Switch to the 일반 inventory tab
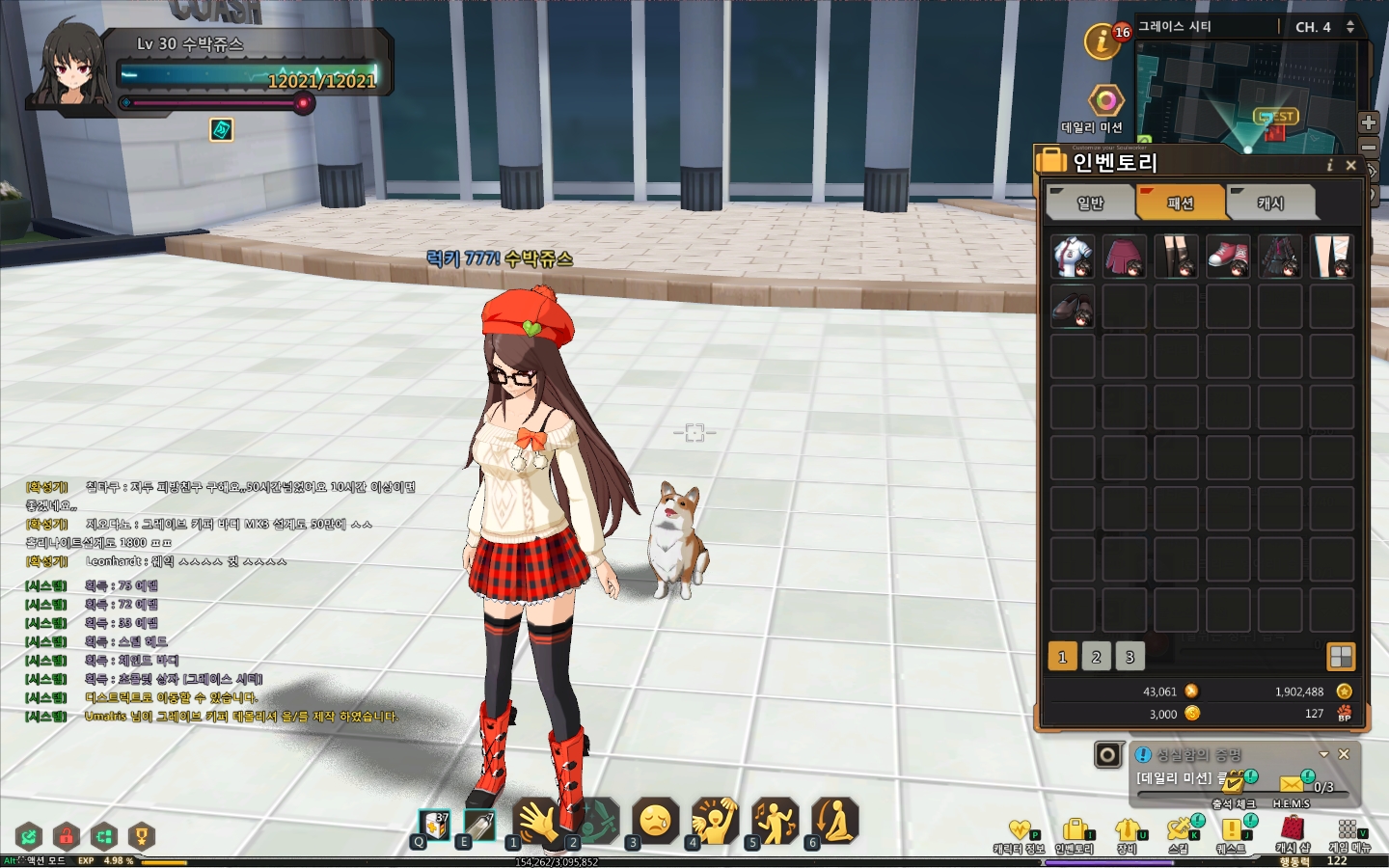Image resolution: width=1389 pixels, height=868 pixels. (x=1090, y=203)
